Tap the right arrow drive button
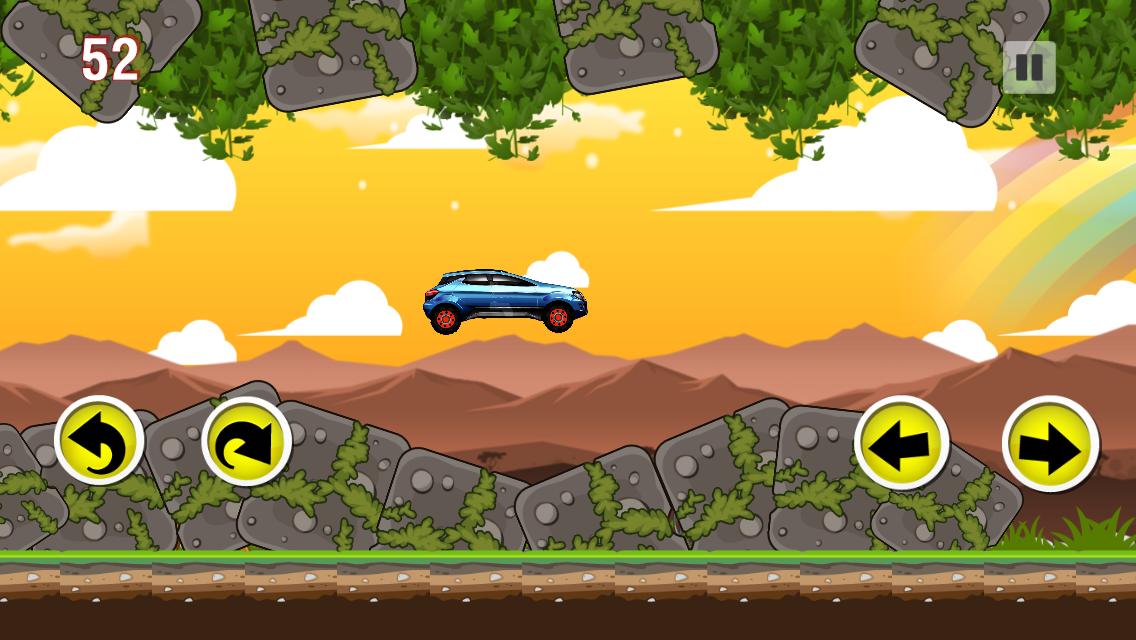 point(1050,444)
